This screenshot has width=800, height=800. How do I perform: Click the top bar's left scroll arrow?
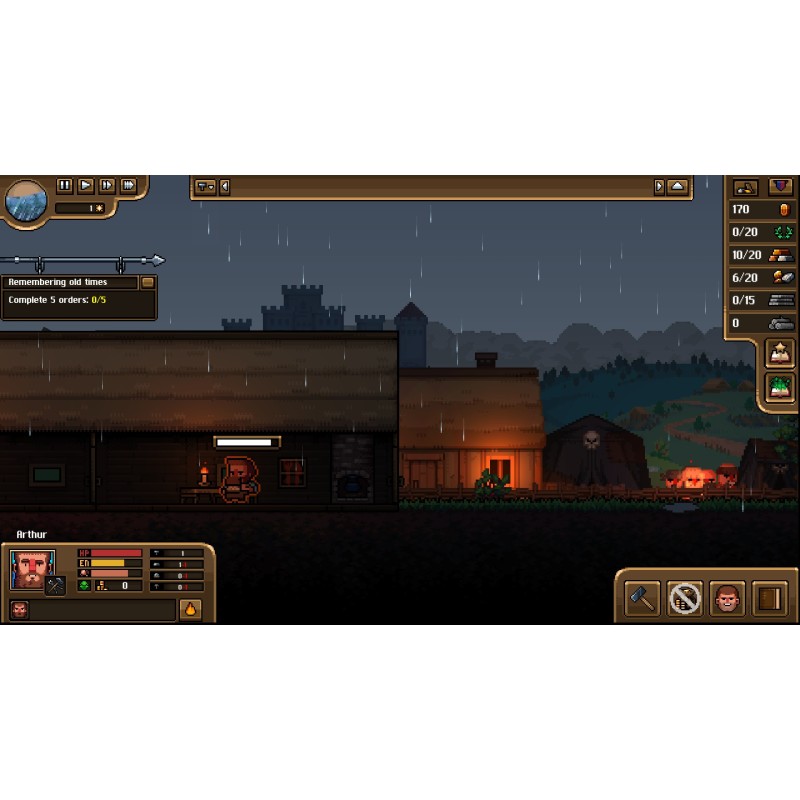(225, 187)
